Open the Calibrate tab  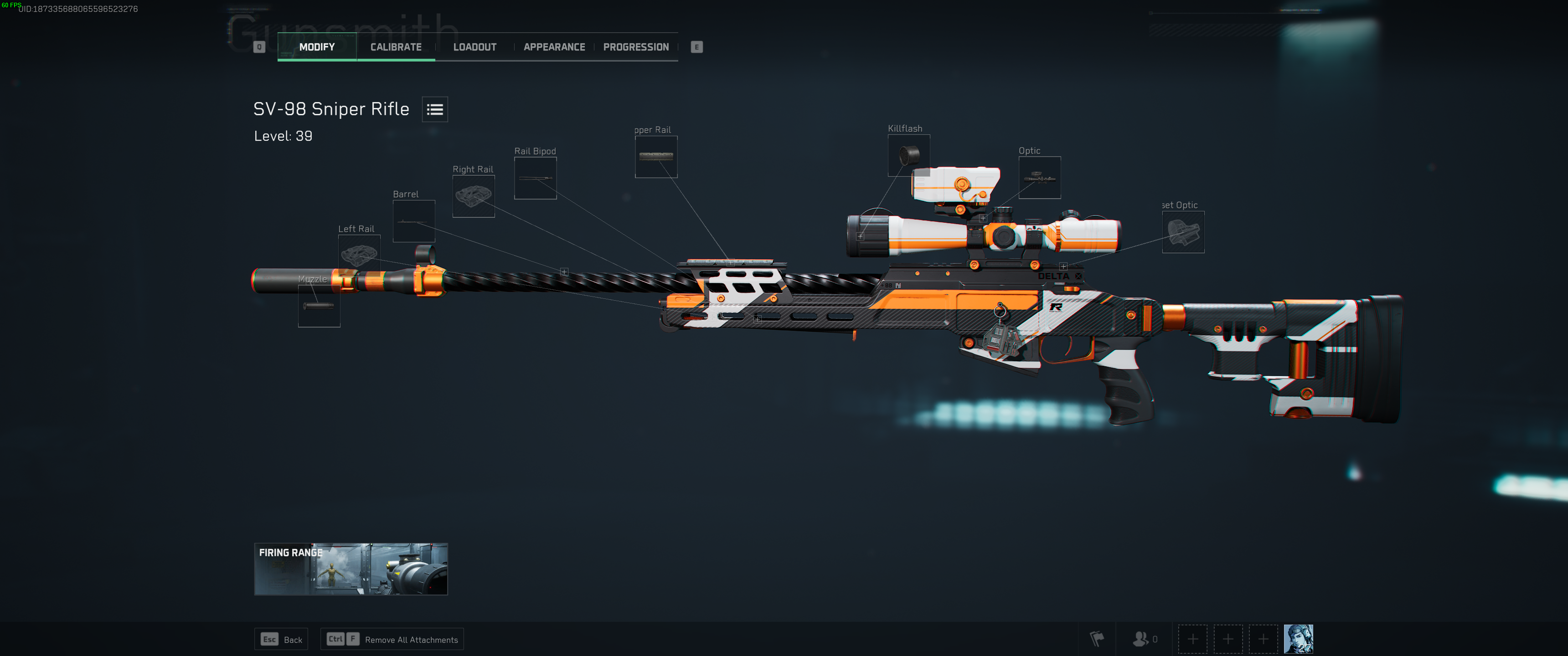pyautogui.click(x=396, y=47)
